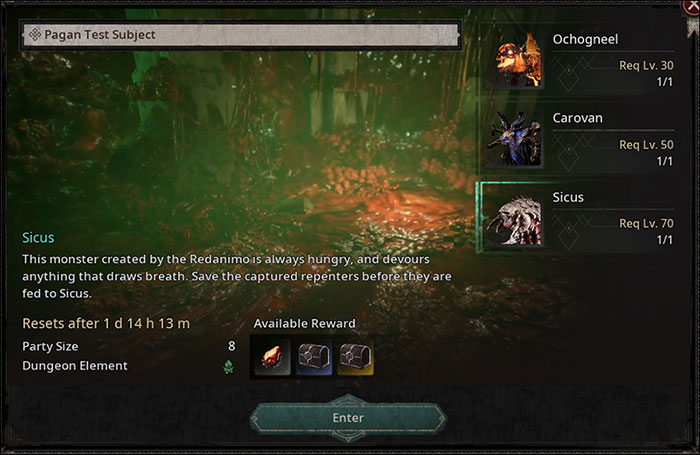The height and width of the screenshot is (455, 700).
Task: Select the Sicus boss entry
Action: click(x=582, y=218)
